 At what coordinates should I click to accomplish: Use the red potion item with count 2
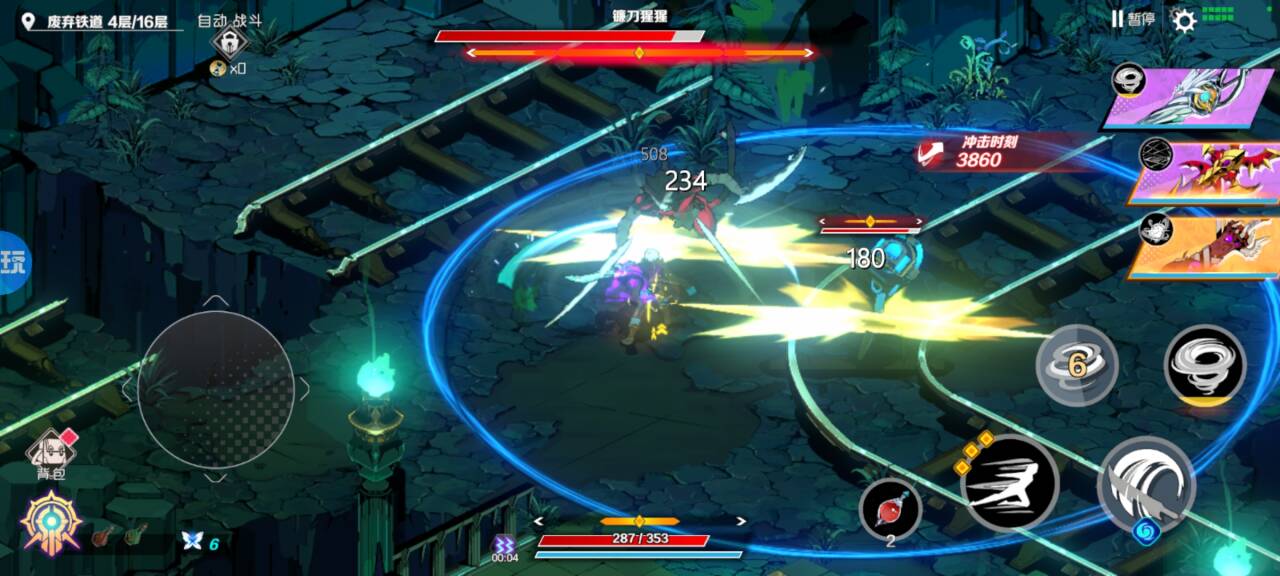(x=890, y=508)
